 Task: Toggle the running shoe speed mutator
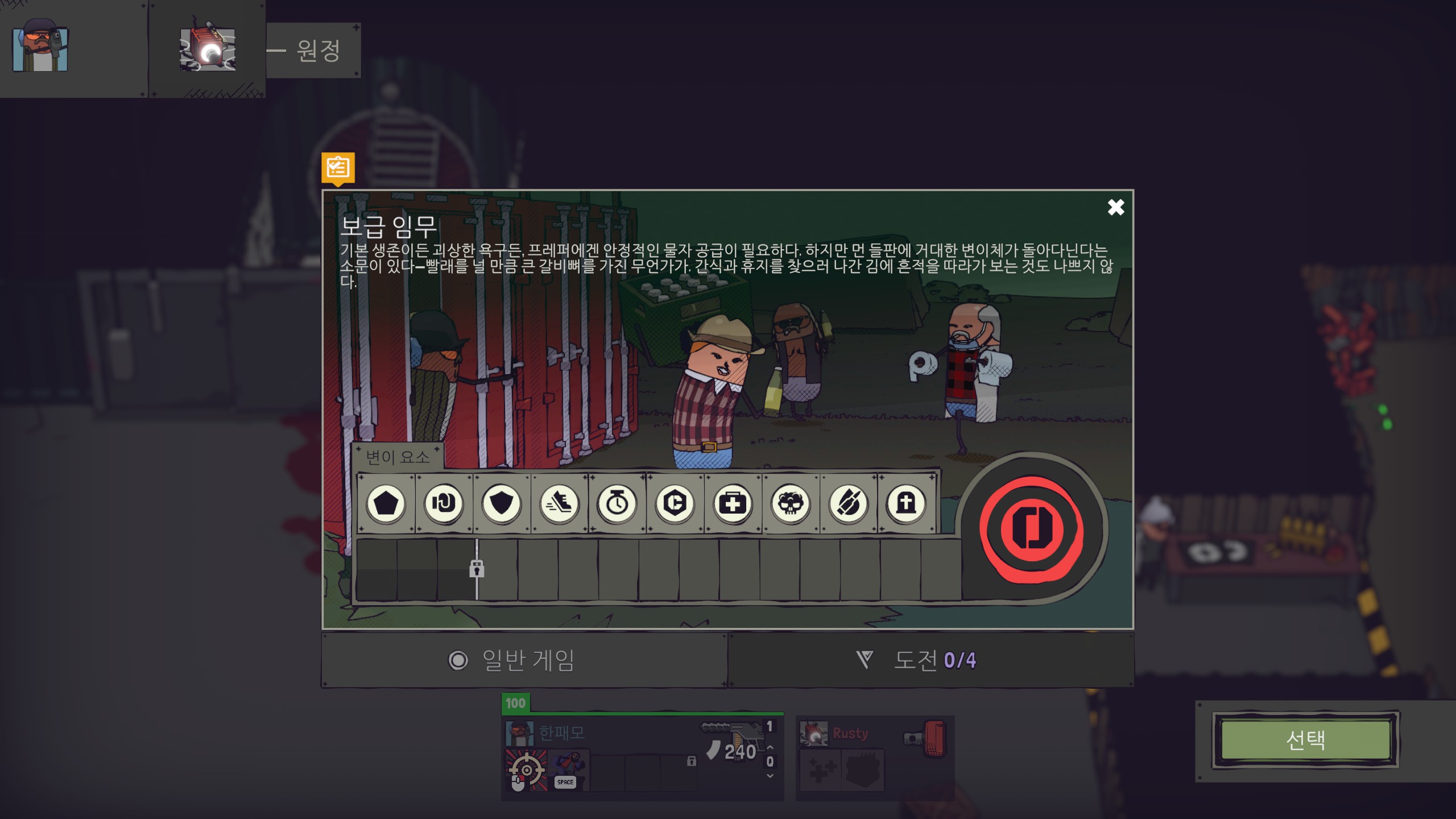click(x=560, y=503)
